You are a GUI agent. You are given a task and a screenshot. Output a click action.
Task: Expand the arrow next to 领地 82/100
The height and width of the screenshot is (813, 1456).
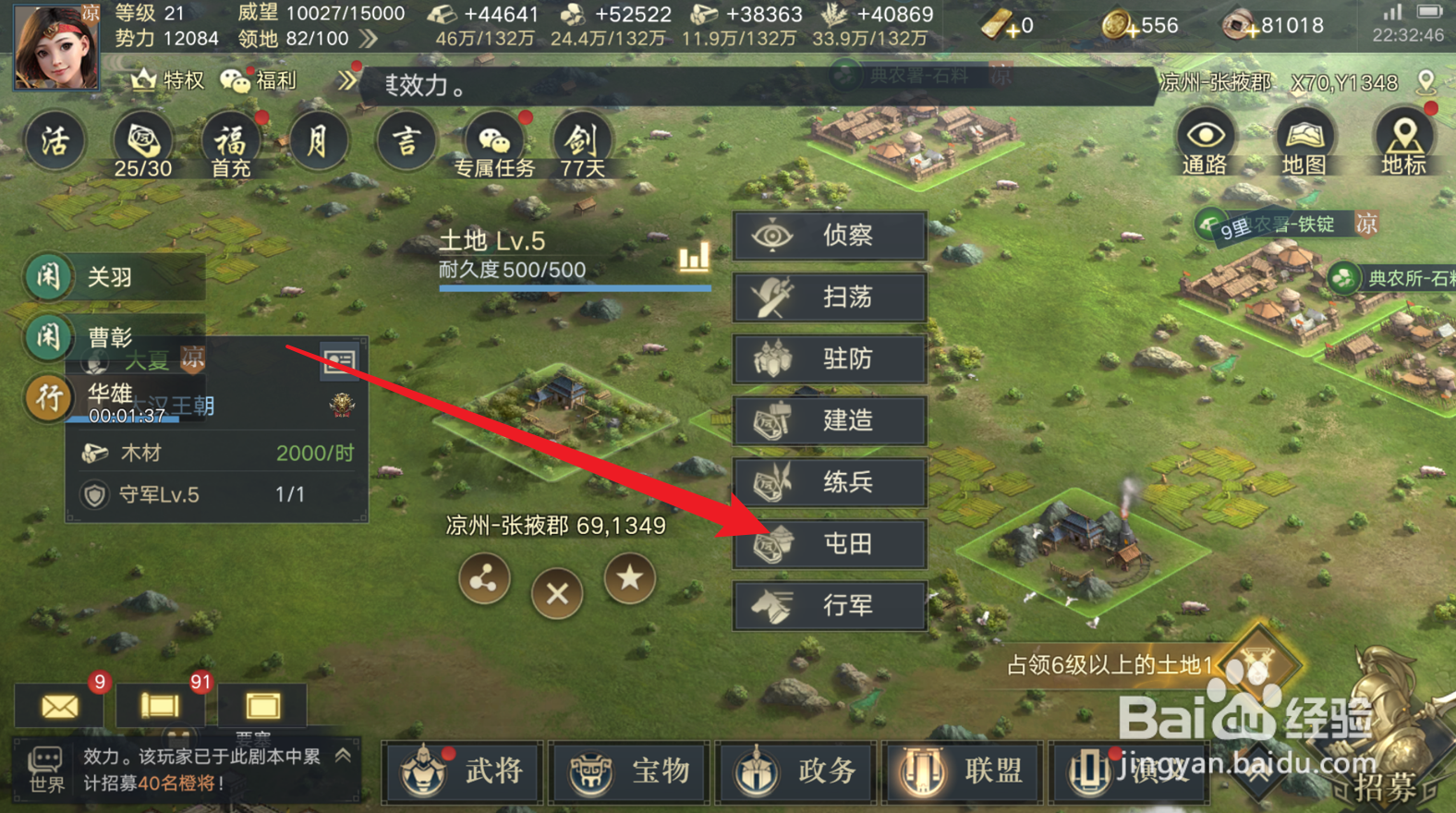tap(368, 39)
